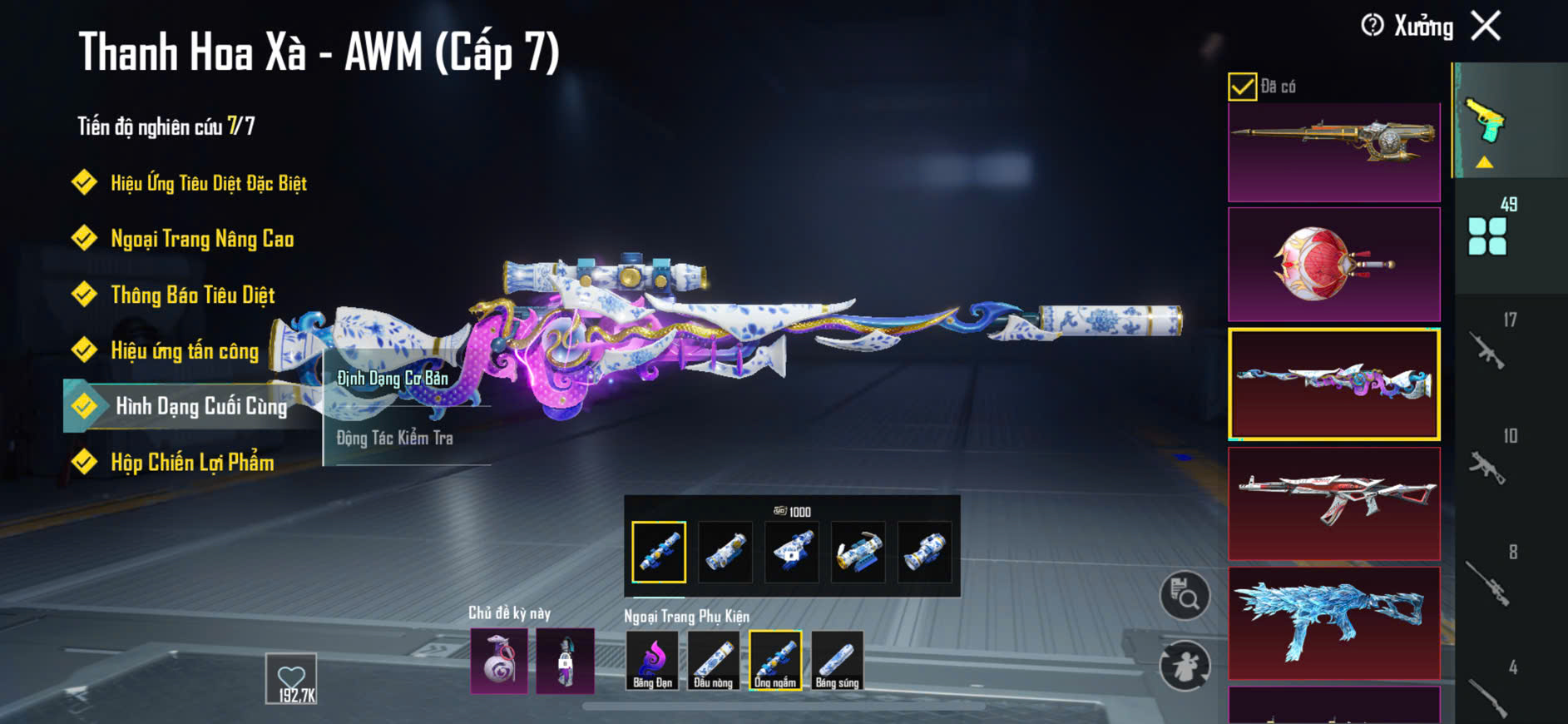Choose the Định Dạng Cơ Bản option
This screenshot has height=724, width=1568.
[393, 379]
